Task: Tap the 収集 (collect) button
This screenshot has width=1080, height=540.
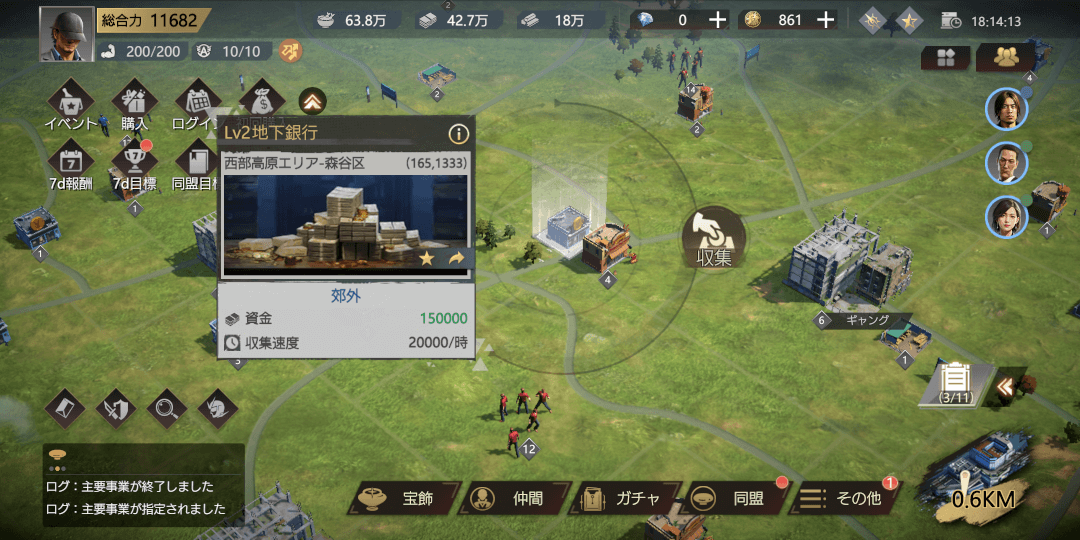Action: [714, 240]
